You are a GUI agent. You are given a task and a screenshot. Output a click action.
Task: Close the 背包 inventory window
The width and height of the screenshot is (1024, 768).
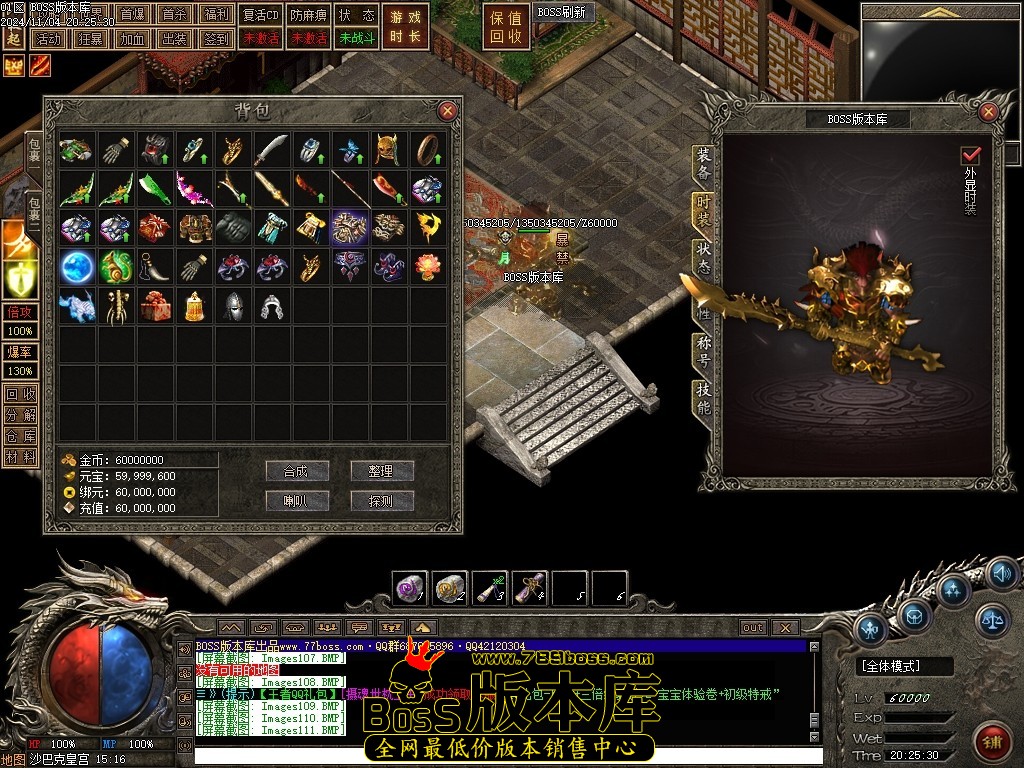[447, 111]
